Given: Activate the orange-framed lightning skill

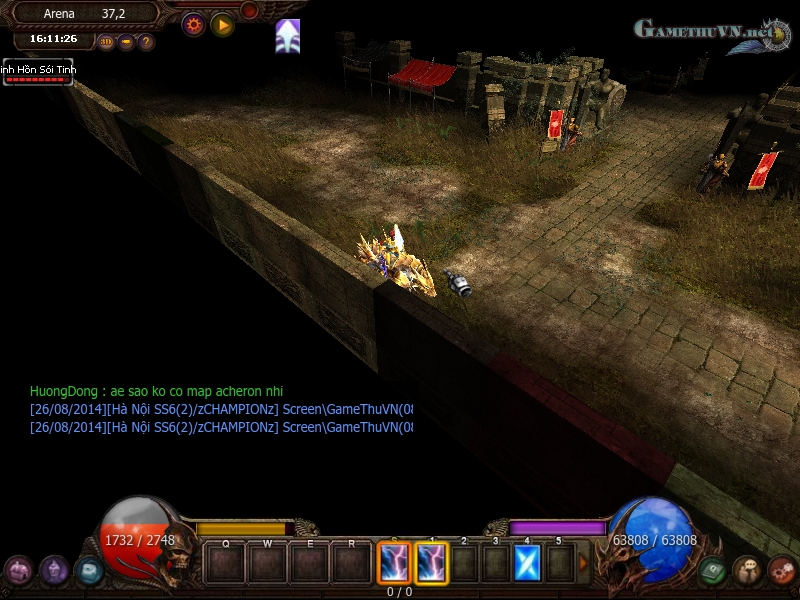Looking at the screenshot, I should 393,562.
